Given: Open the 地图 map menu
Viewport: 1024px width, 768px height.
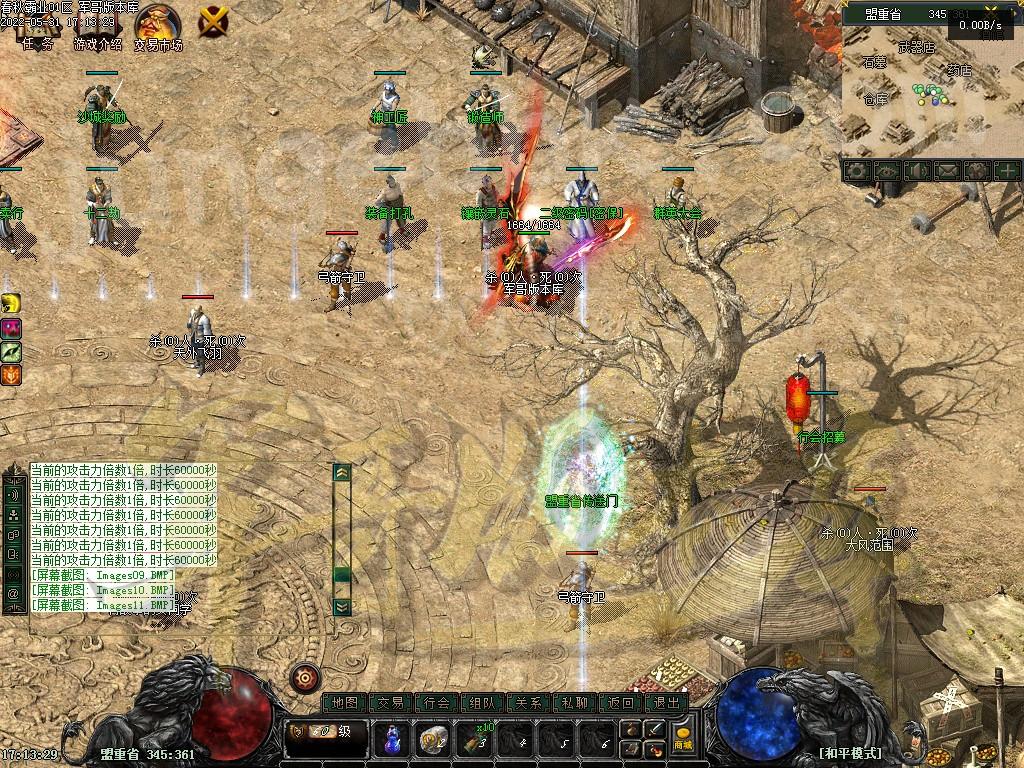Looking at the screenshot, I should tap(345, 703).
